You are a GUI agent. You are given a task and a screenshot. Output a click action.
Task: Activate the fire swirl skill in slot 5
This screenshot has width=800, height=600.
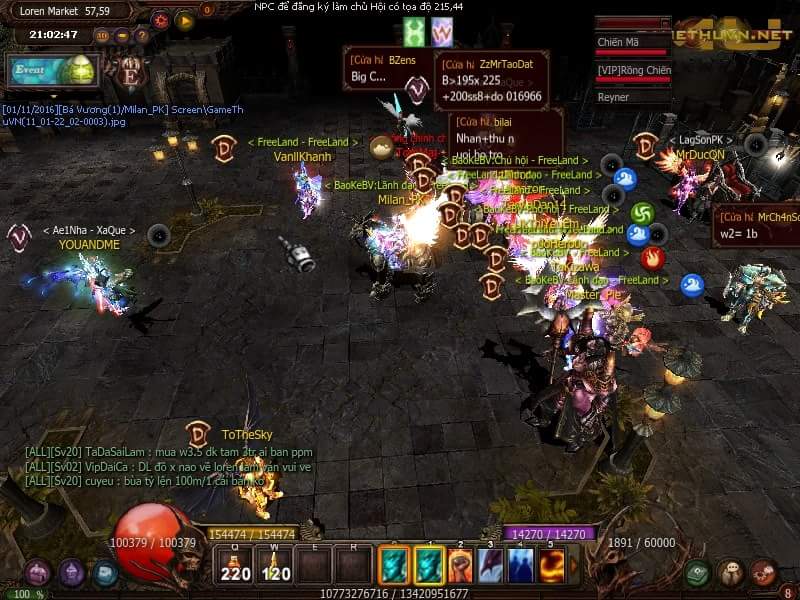(551, 566)
